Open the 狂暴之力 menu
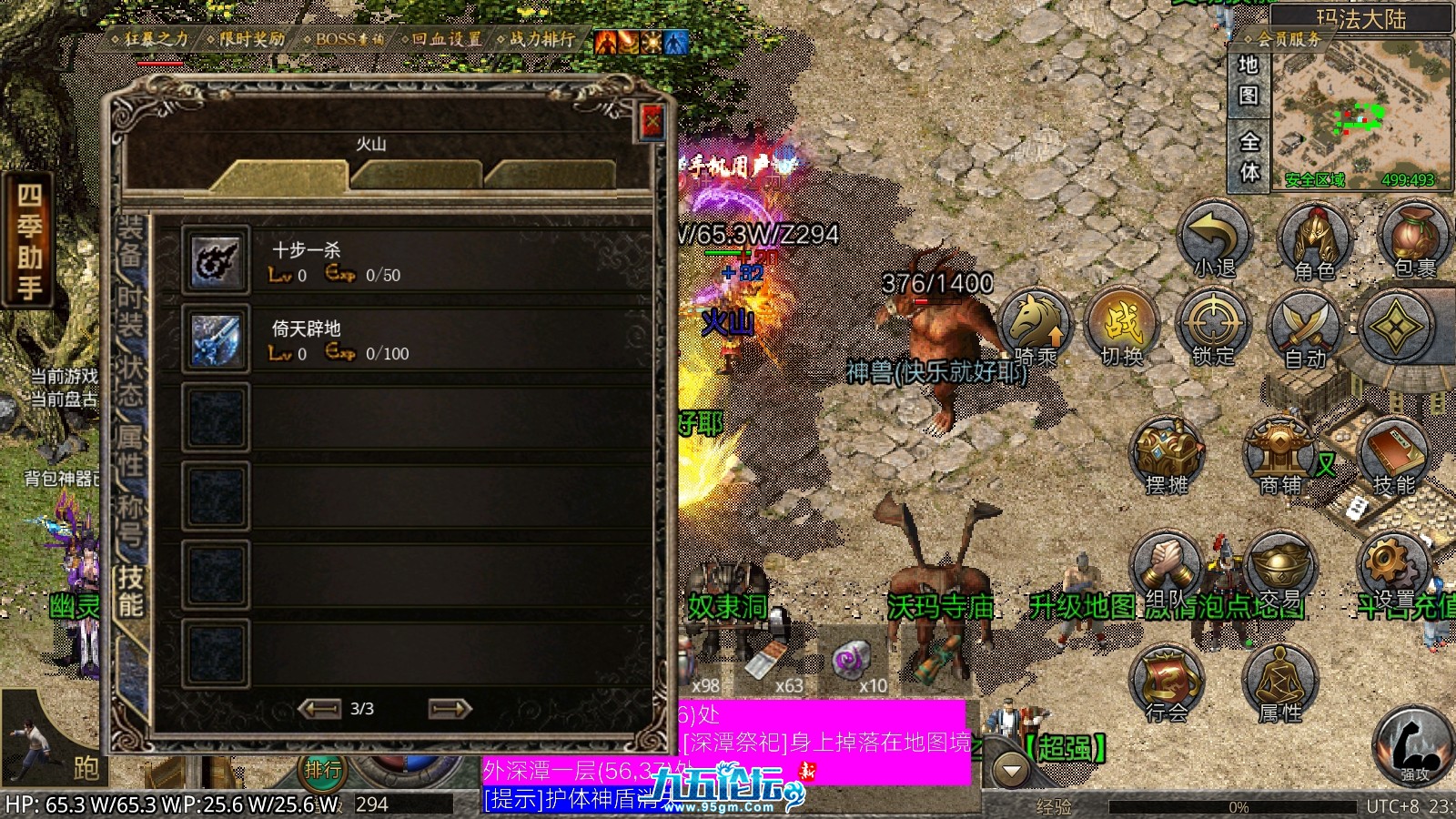 coord(150,39)
